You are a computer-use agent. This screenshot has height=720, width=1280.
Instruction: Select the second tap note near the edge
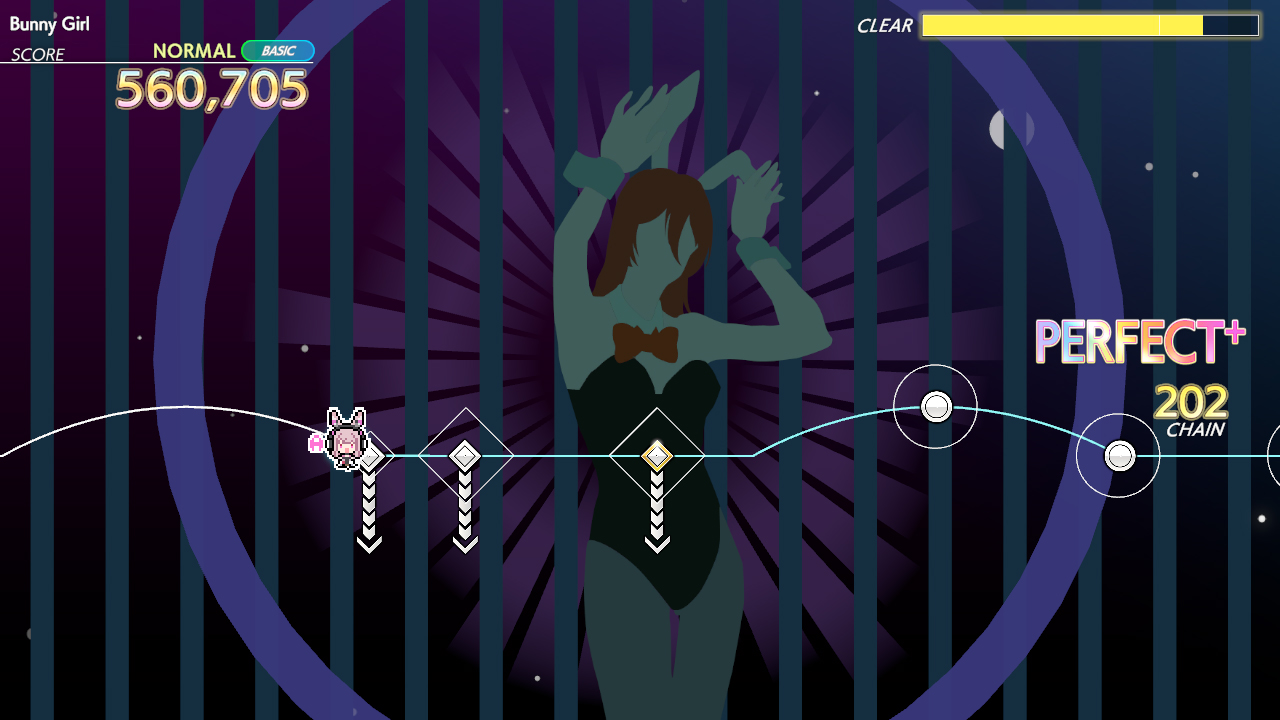tap(1118, 455)
